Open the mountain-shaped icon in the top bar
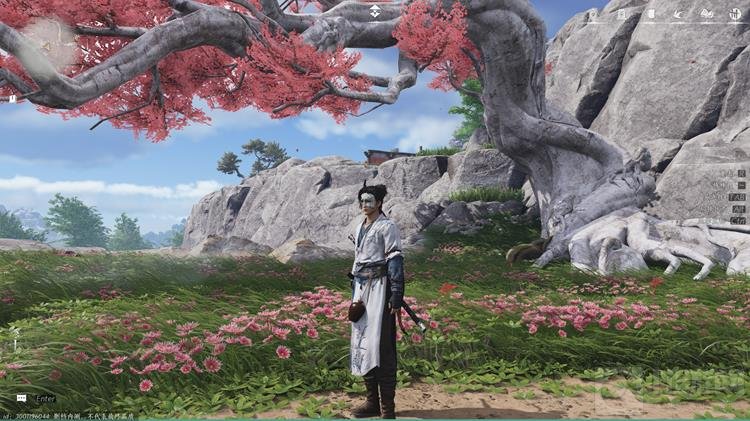Screen dimensions: 750x421 (x=707, y=14)
